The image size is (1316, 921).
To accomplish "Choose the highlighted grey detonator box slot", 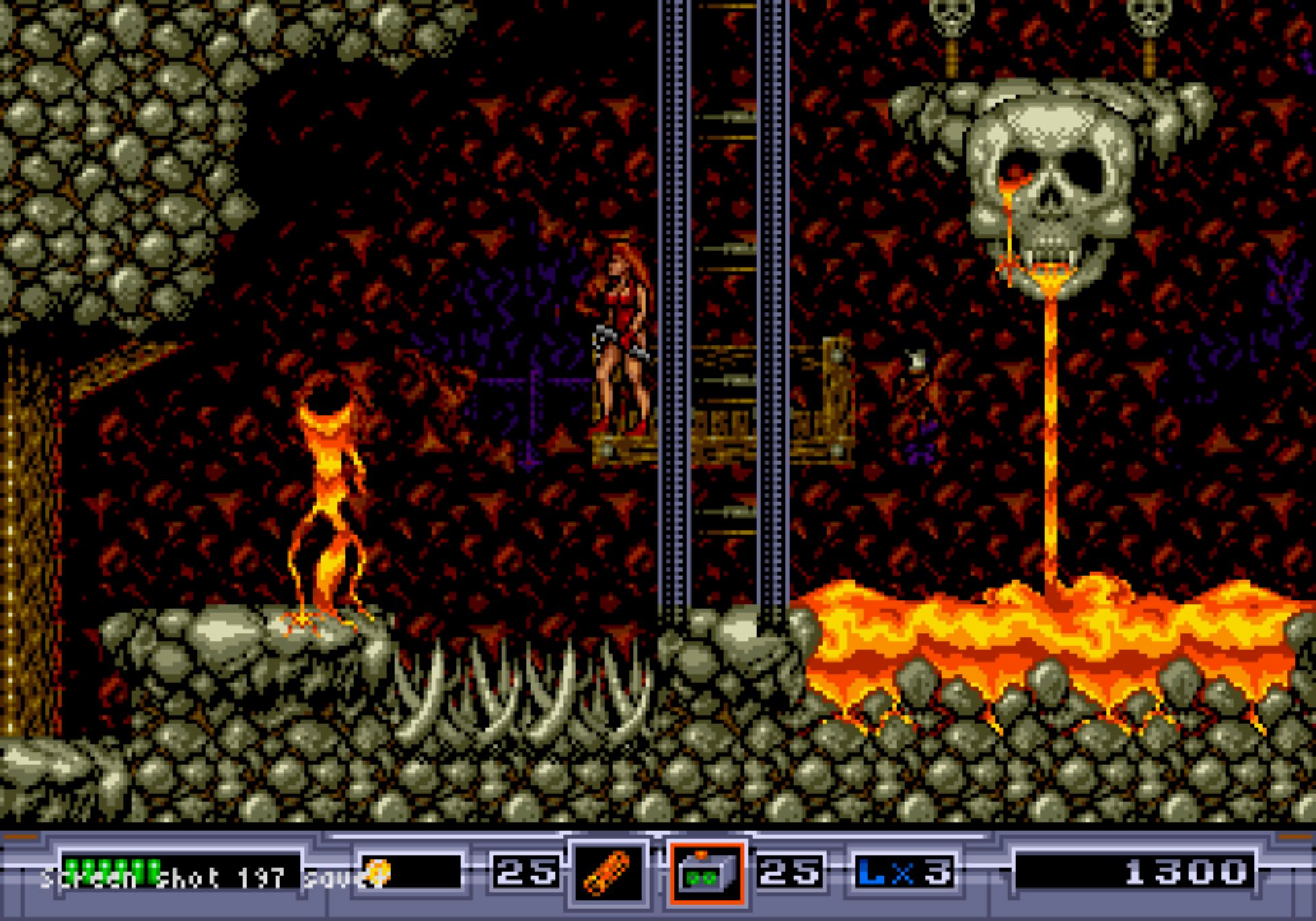I will 707,873.
